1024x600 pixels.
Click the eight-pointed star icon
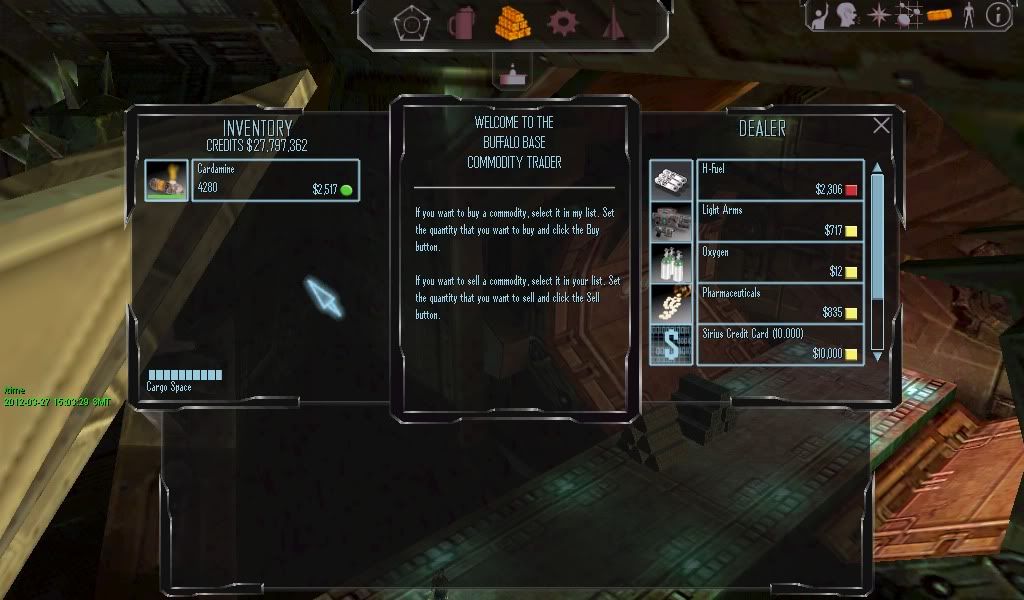(x=879, y=14)
